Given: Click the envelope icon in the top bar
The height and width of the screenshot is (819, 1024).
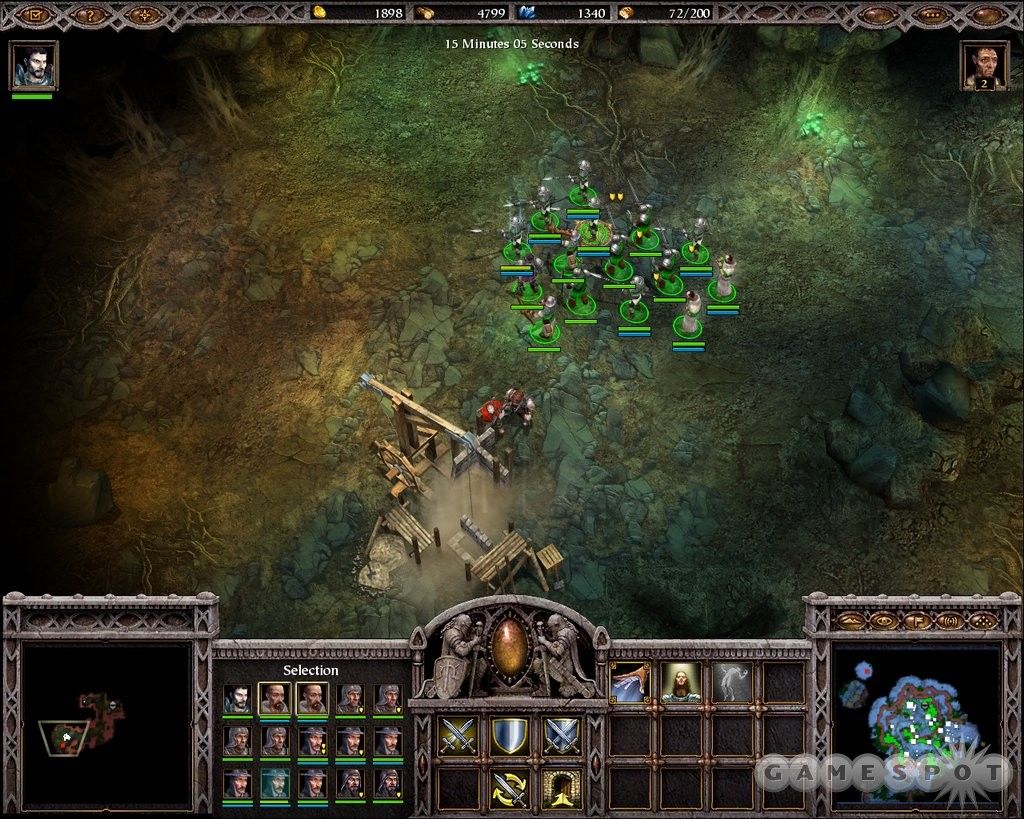Looking at the screenshot, I should [37, 15].
